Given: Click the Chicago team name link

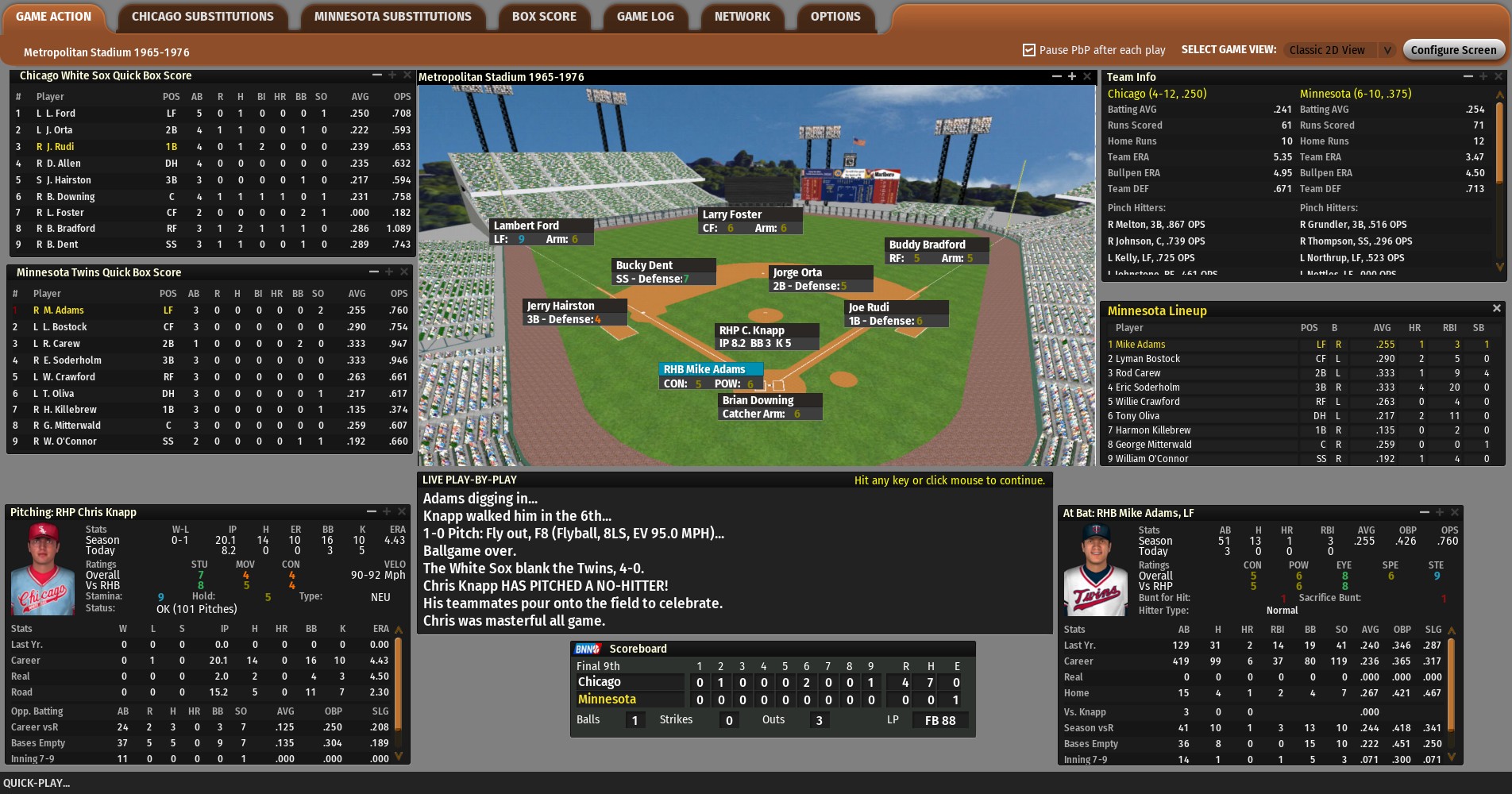Looking at the screenshot, I should coord(1156,94).
